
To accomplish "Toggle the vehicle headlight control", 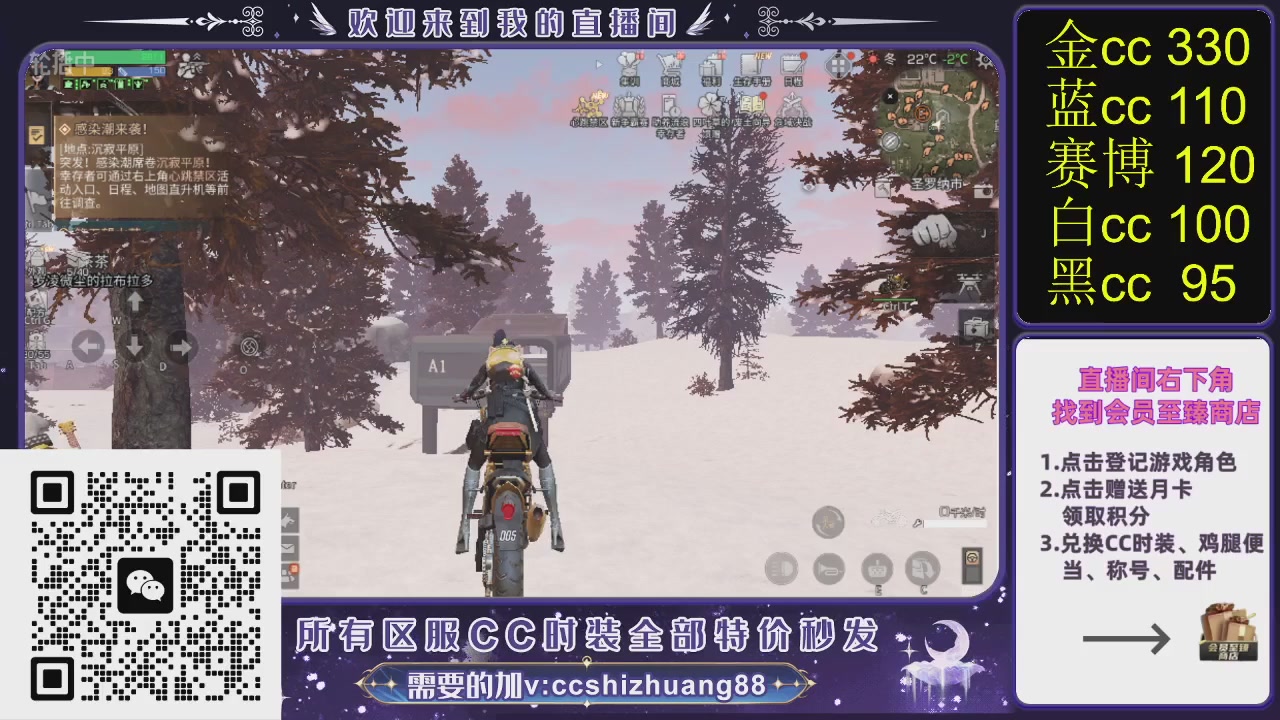I will (781, 568).
